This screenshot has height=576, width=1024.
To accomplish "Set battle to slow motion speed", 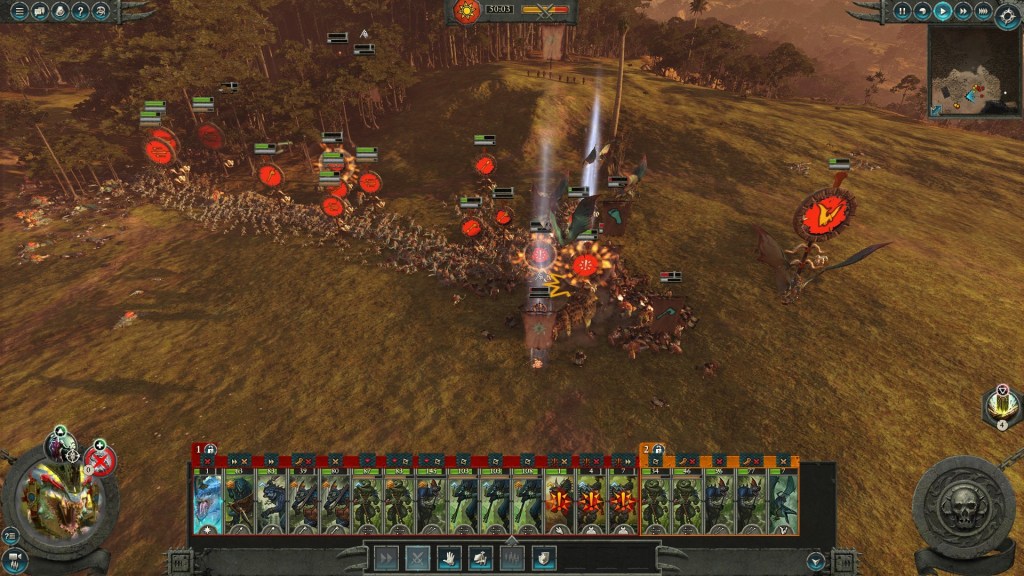I will click(922, 12).
